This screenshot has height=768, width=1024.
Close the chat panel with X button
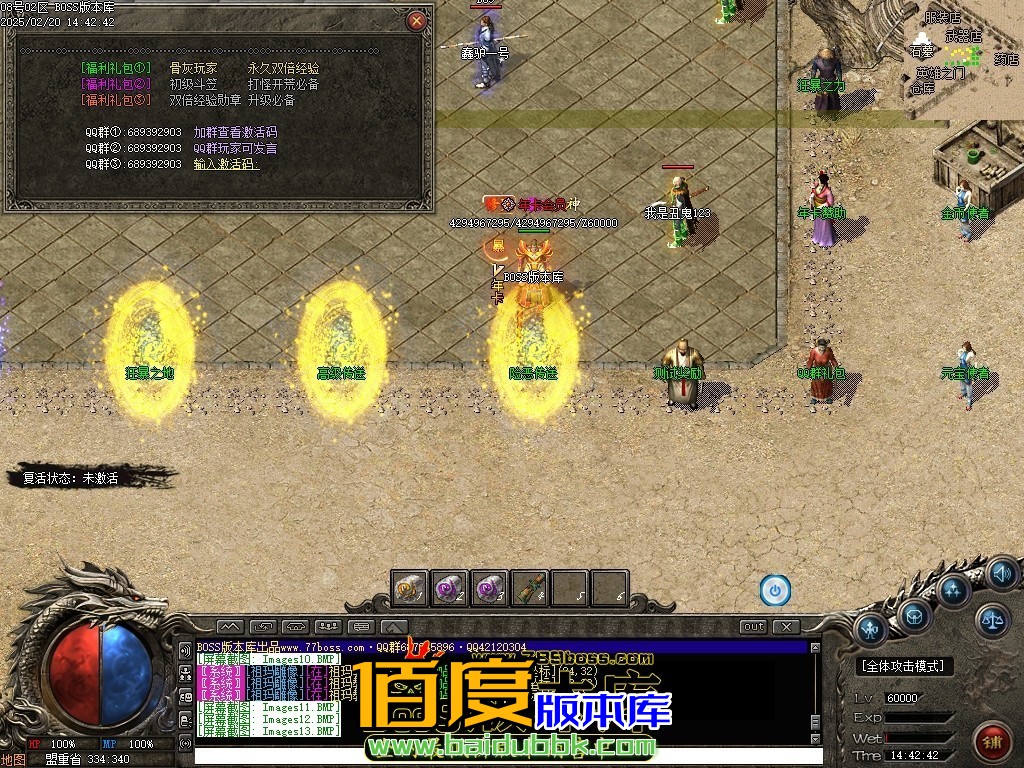[x=787, y=627]
